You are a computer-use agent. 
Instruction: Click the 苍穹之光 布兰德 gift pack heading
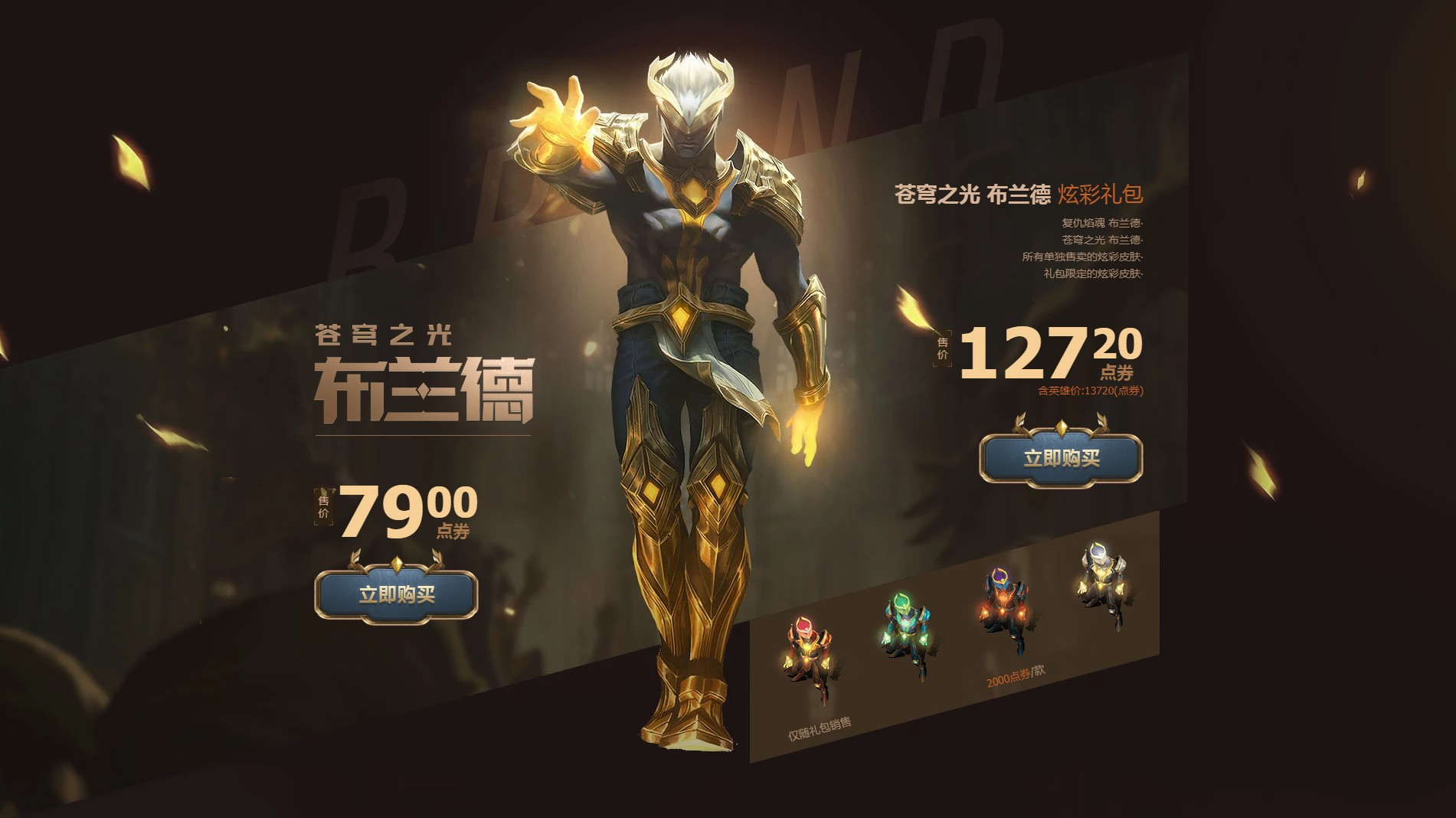pos(969,194)
